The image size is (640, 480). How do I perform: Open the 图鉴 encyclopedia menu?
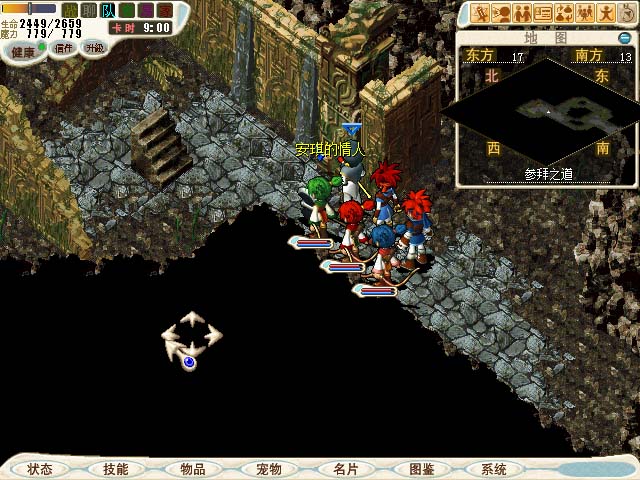421,468
